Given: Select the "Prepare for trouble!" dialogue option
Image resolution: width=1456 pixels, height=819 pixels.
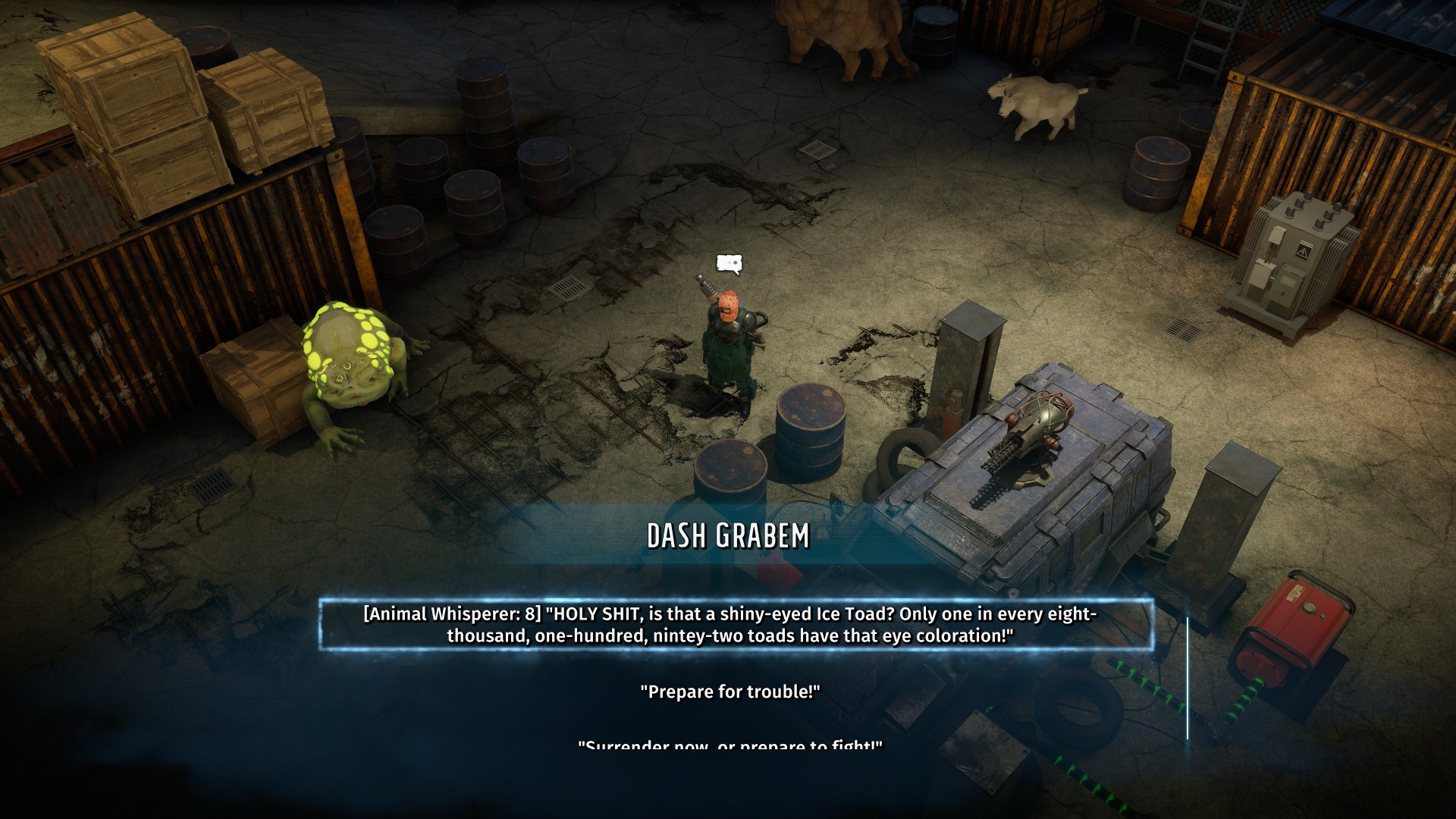Looking at the screenshot, I should 730,692.
